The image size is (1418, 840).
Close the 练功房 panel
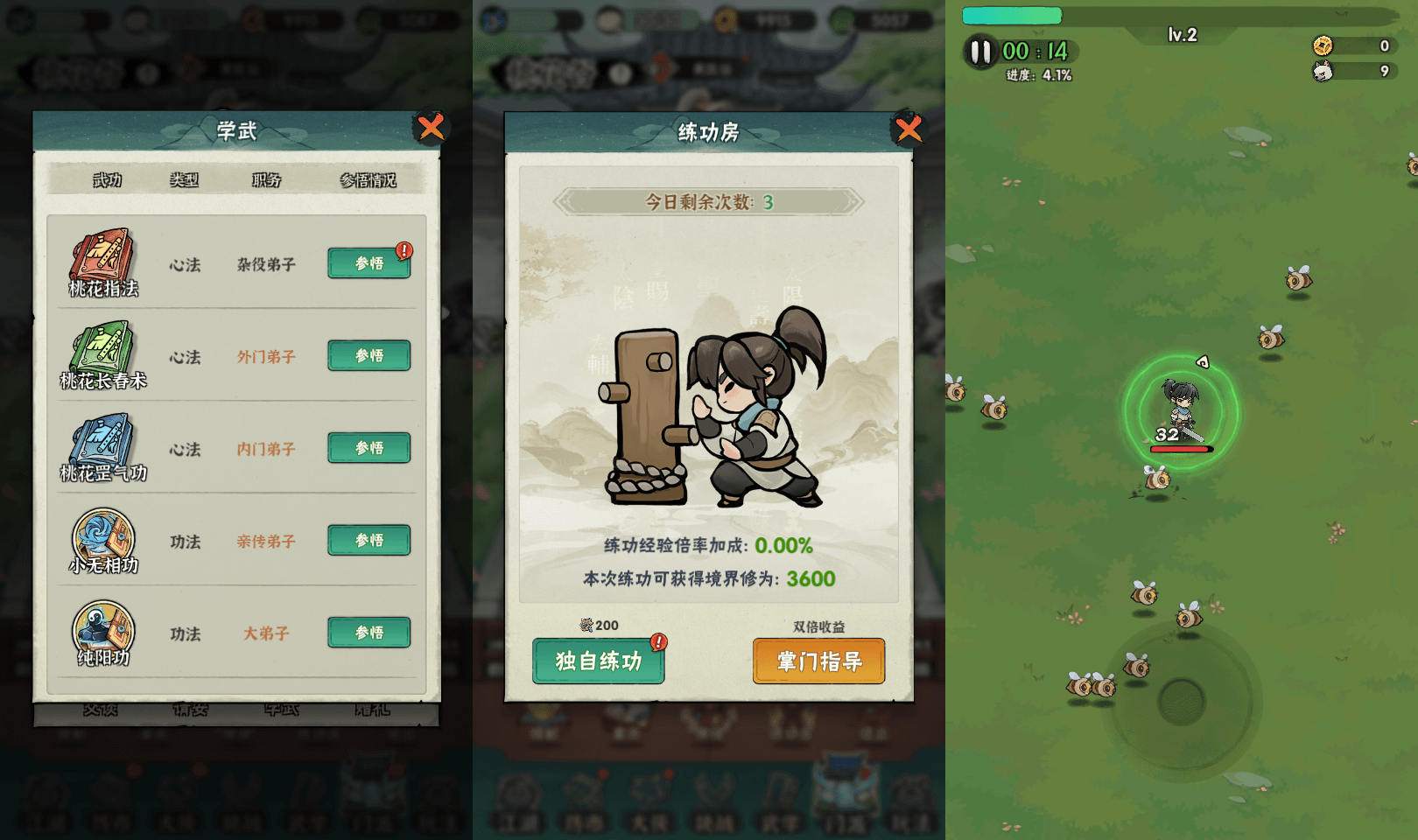[x=907, y=128]
